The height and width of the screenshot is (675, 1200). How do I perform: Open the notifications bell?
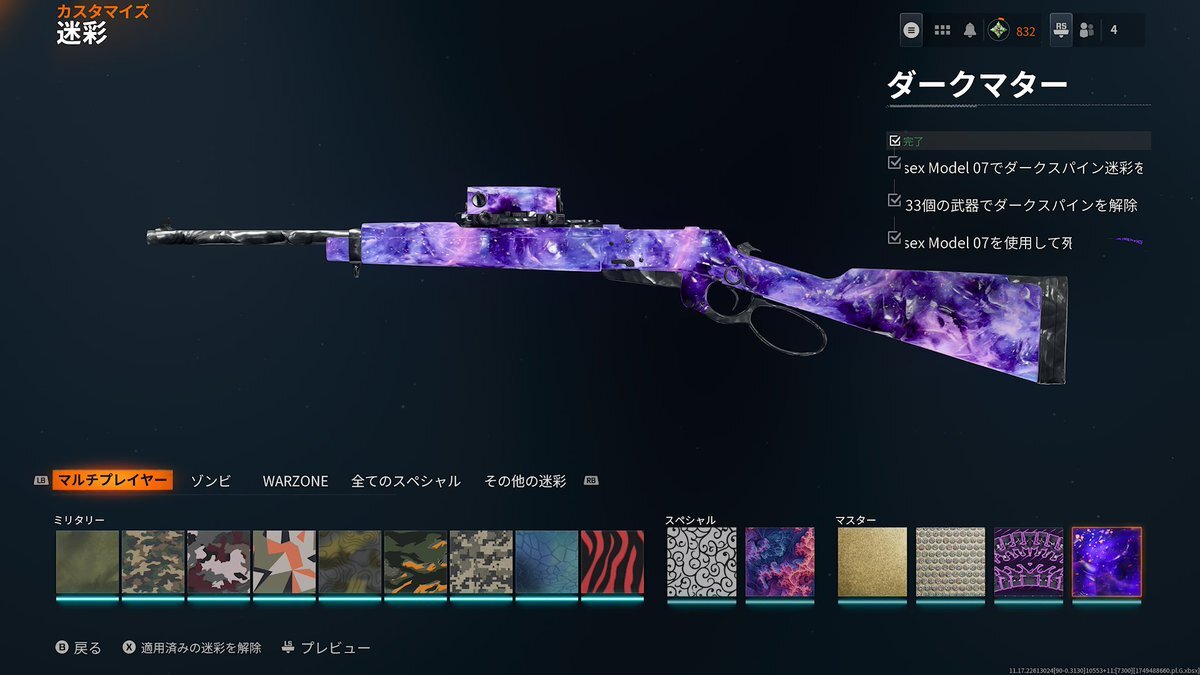click(x=969, y=30)
